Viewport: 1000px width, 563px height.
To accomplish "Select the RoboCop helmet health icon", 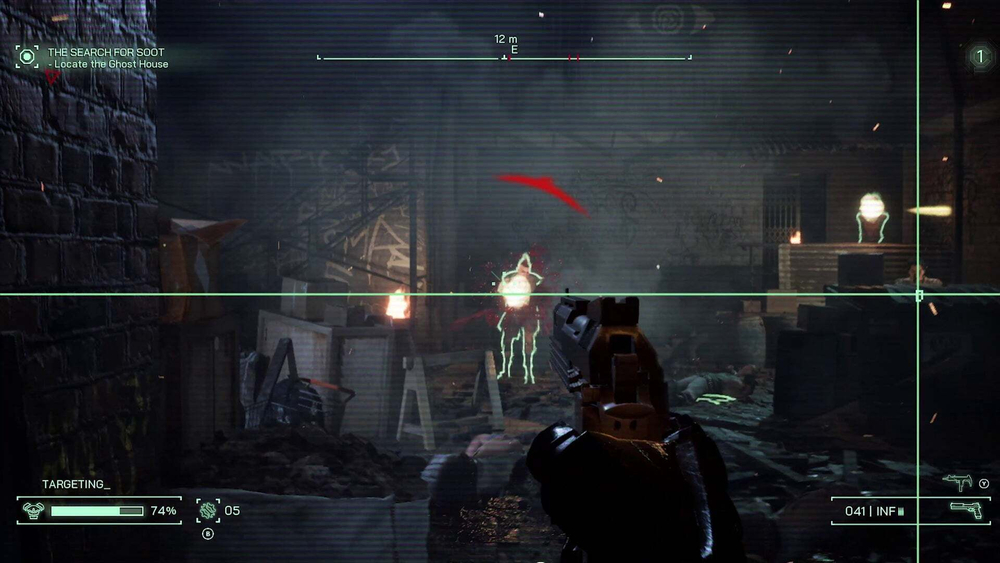I will coord(32,511).
